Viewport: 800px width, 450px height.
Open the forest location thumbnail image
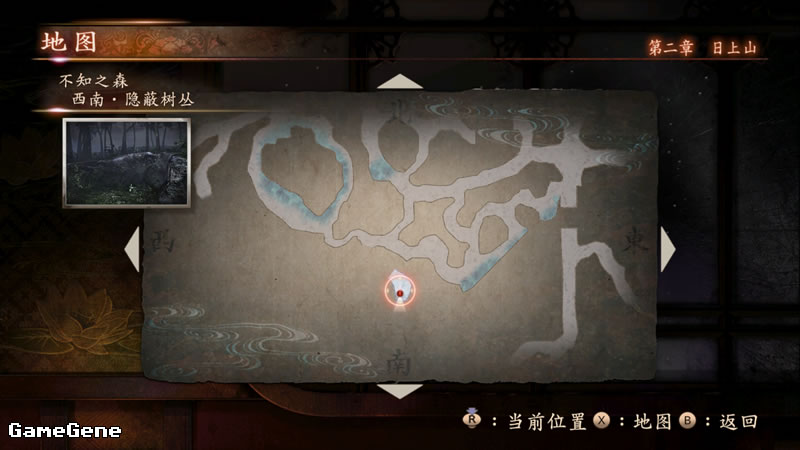[x=126, y=163]
